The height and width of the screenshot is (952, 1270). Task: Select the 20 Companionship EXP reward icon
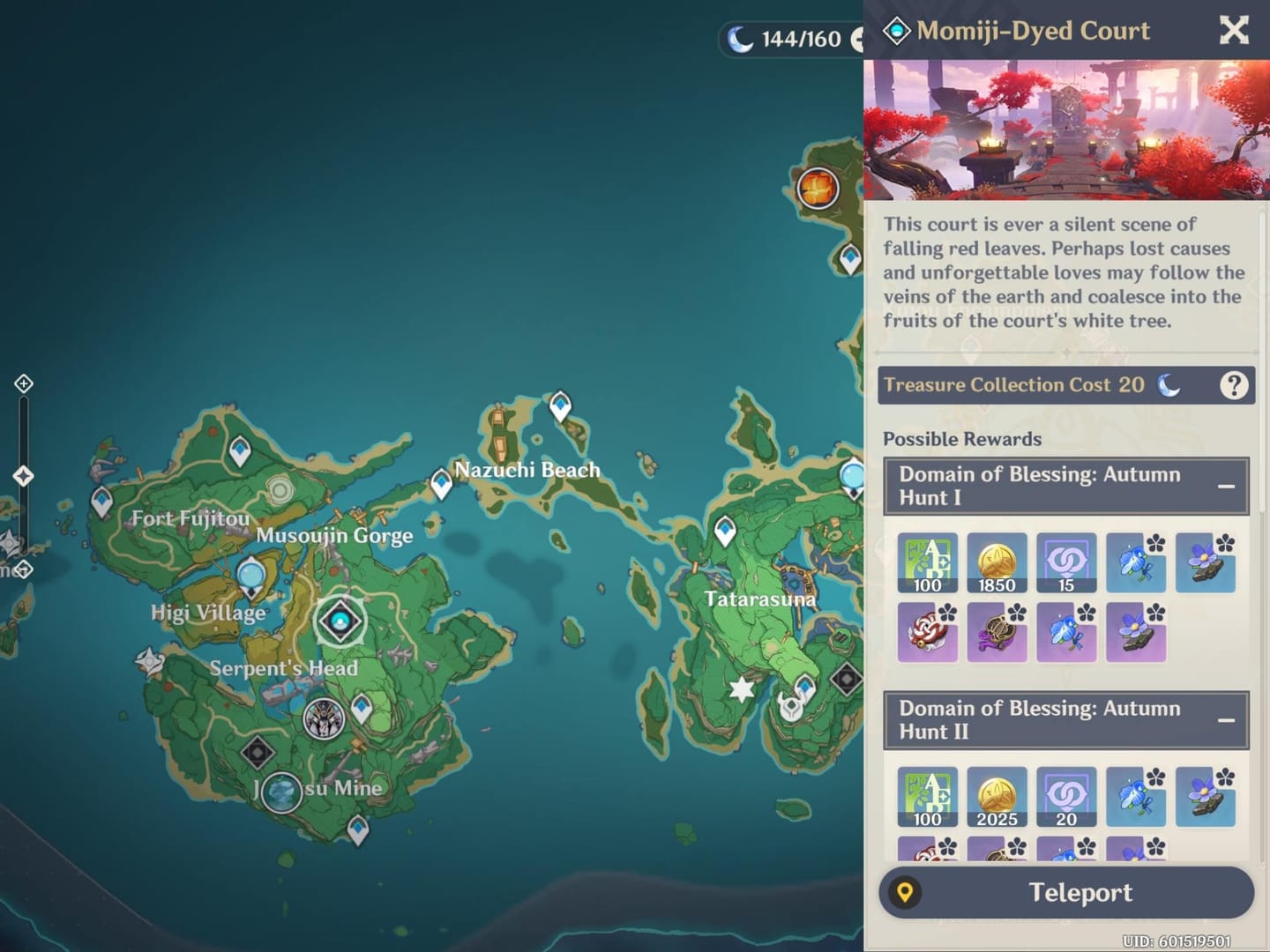(1066, 797)
